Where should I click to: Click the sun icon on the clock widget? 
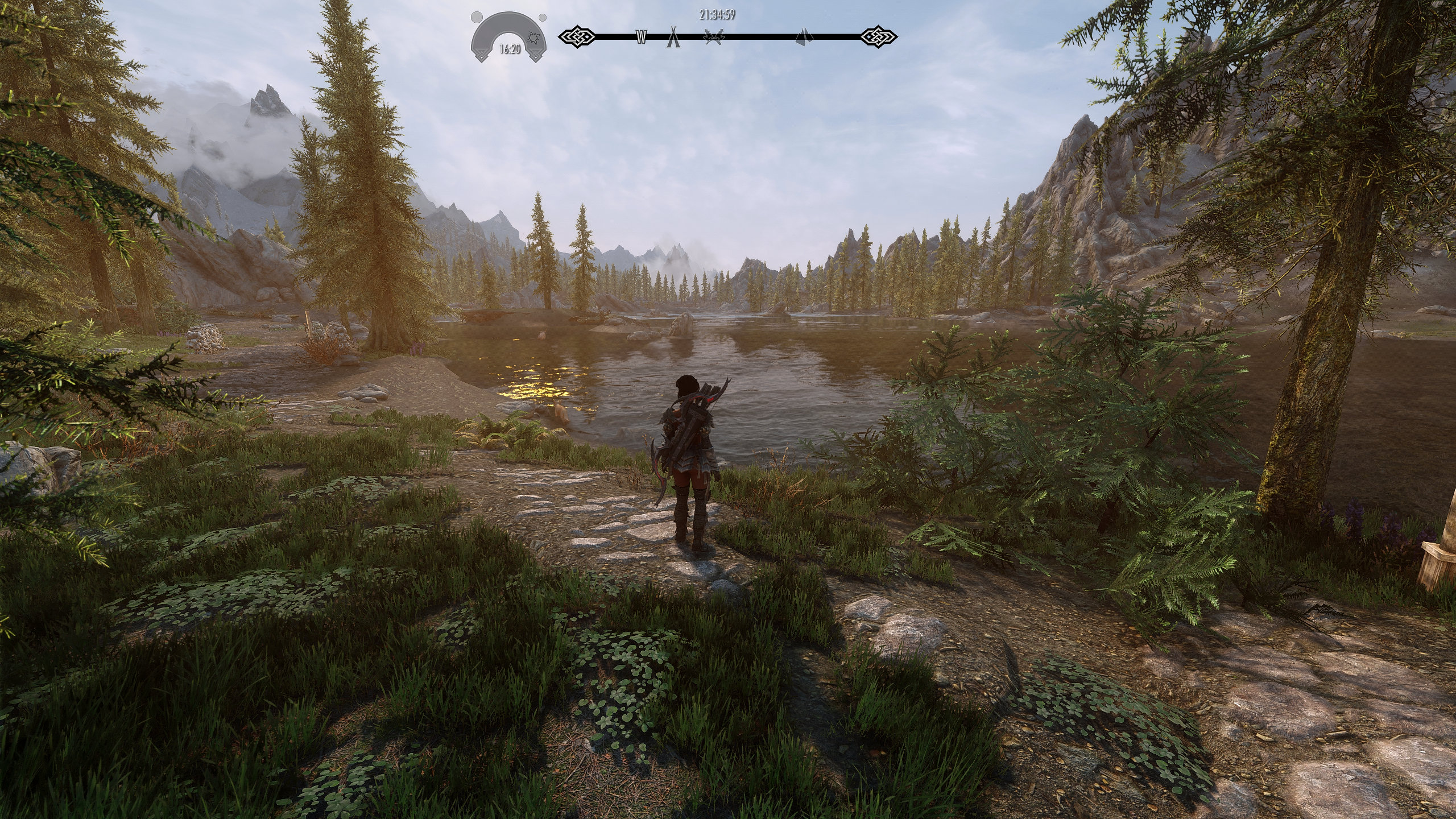tap(533, 38)
